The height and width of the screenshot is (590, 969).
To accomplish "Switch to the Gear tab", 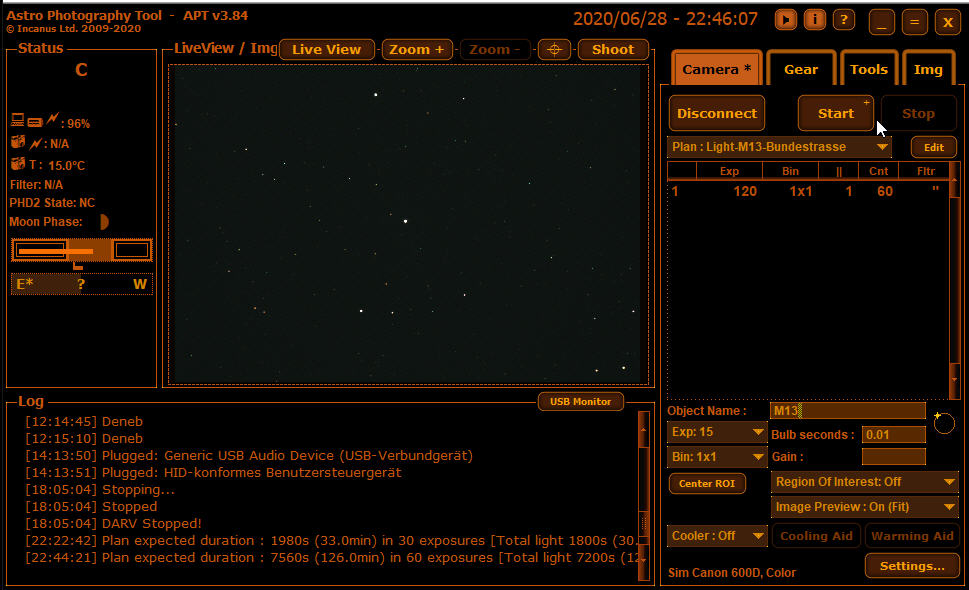I will coord(800,70).
